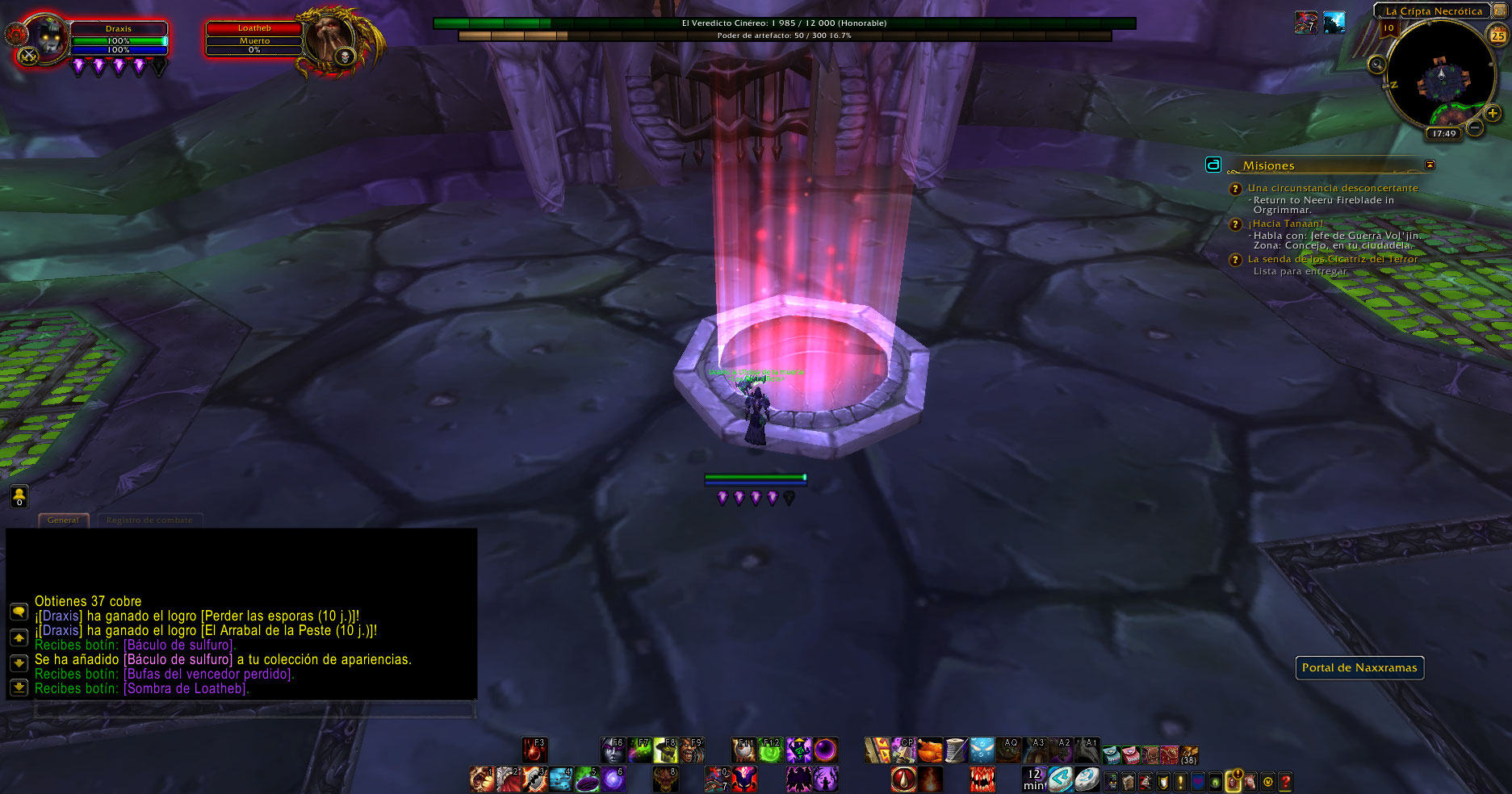This screenshot has height=794, width=1512.
Task: Click the Loatheb target portrait
Action: (330, 39)
